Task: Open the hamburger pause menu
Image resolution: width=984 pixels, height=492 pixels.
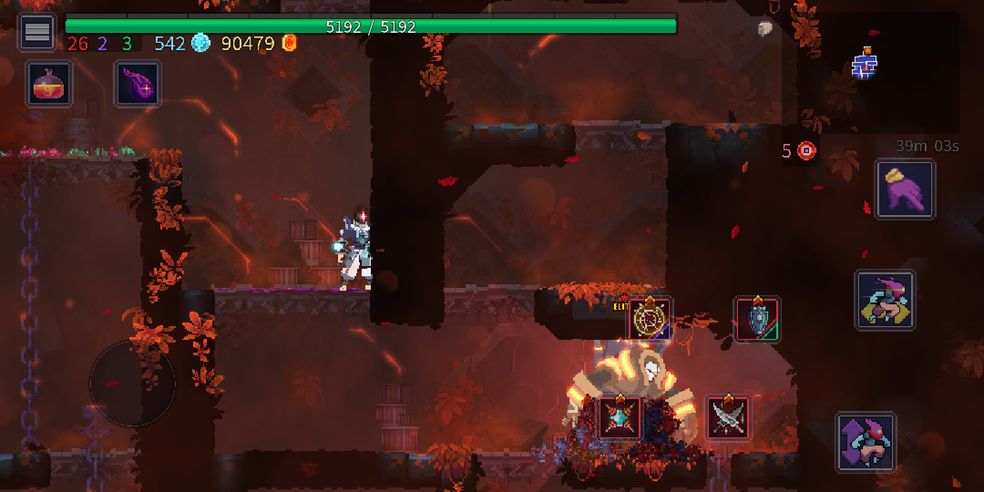Action: coord(37,31)
